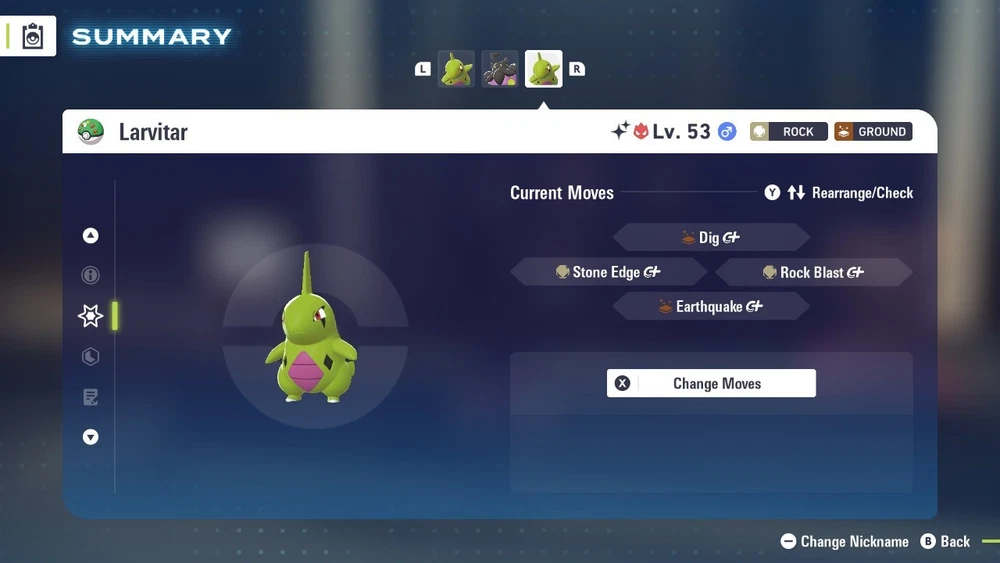This screenshot has width=1000, height=563.
Task: Pick the Rock Blast move
Action: coord(813,272)
